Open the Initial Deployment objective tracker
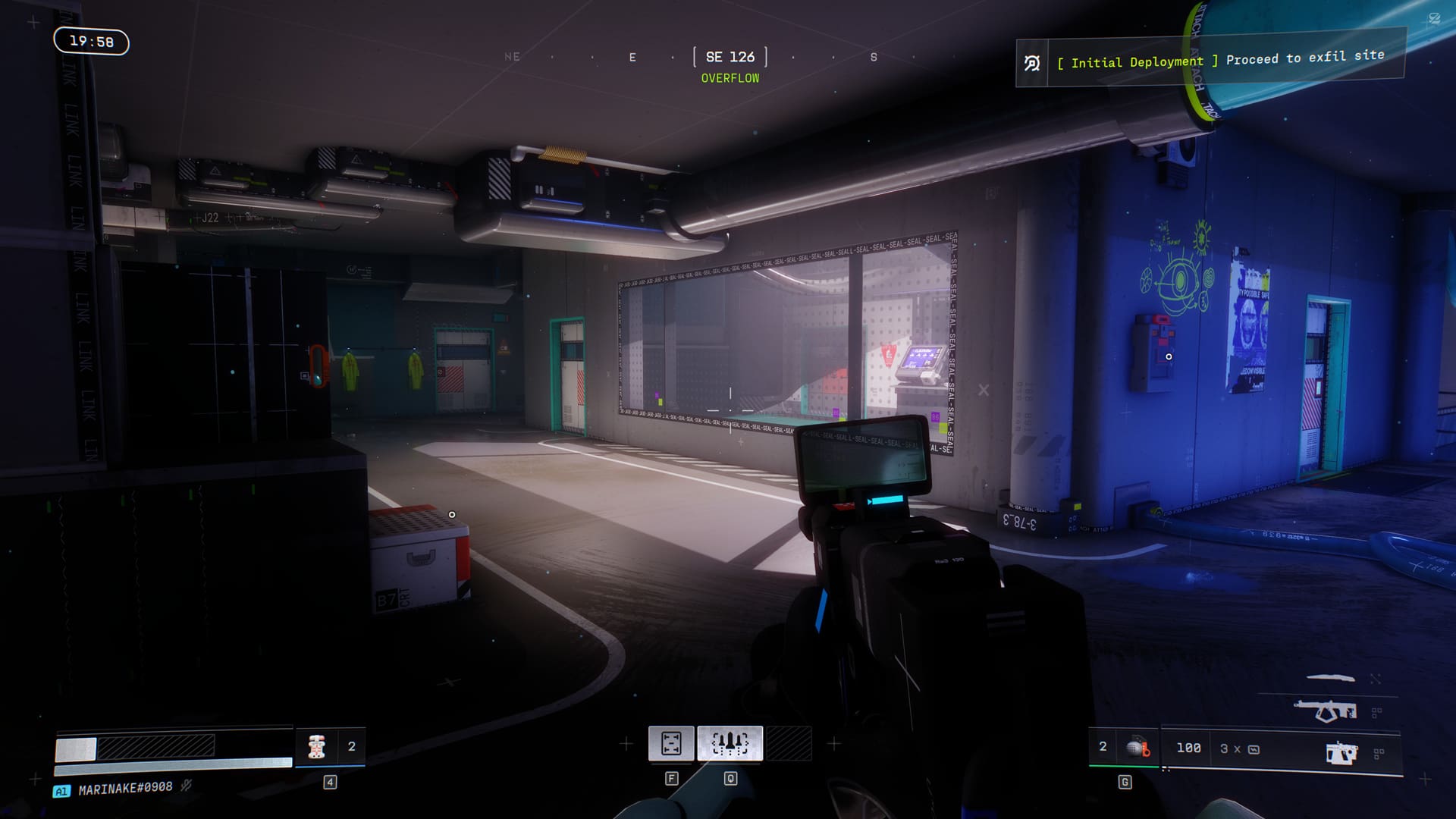Image resolution: width=1456 pixels, height=819 pixels. [x=1210, y=61]
